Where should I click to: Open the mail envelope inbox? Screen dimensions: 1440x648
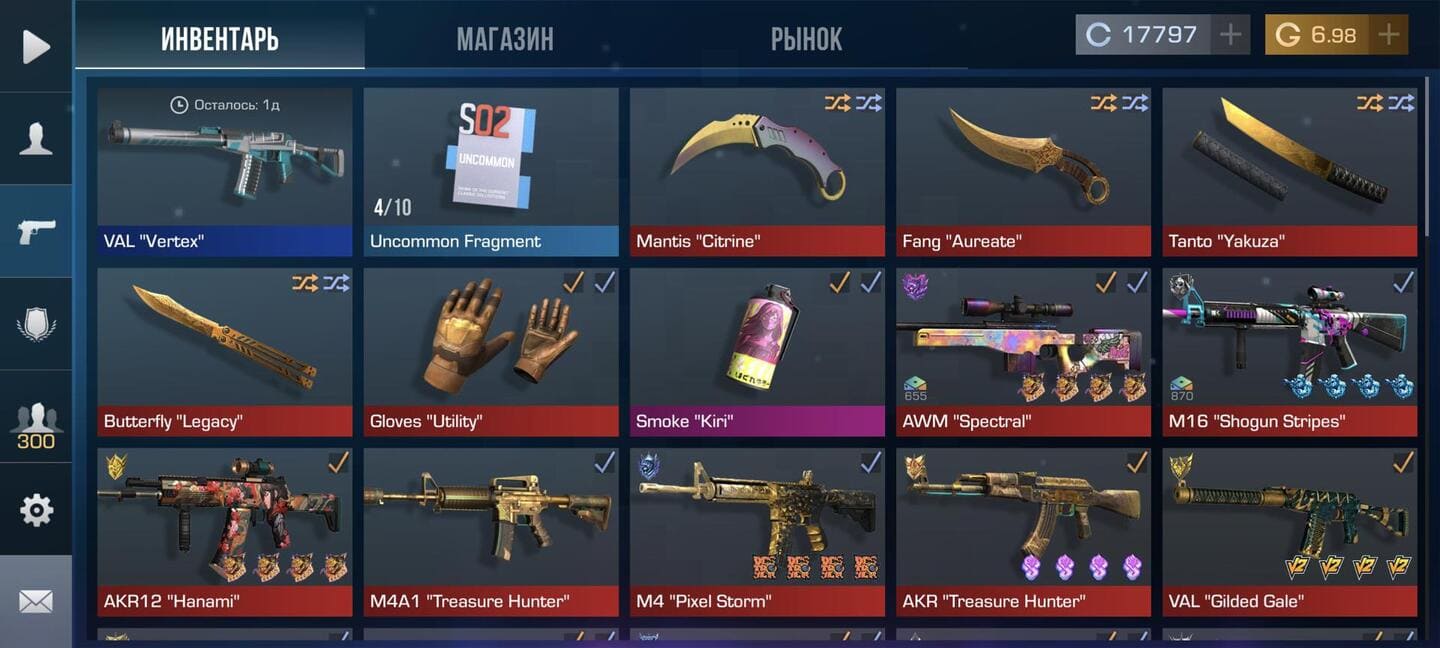pyautogui.click(x=36, y=601)
